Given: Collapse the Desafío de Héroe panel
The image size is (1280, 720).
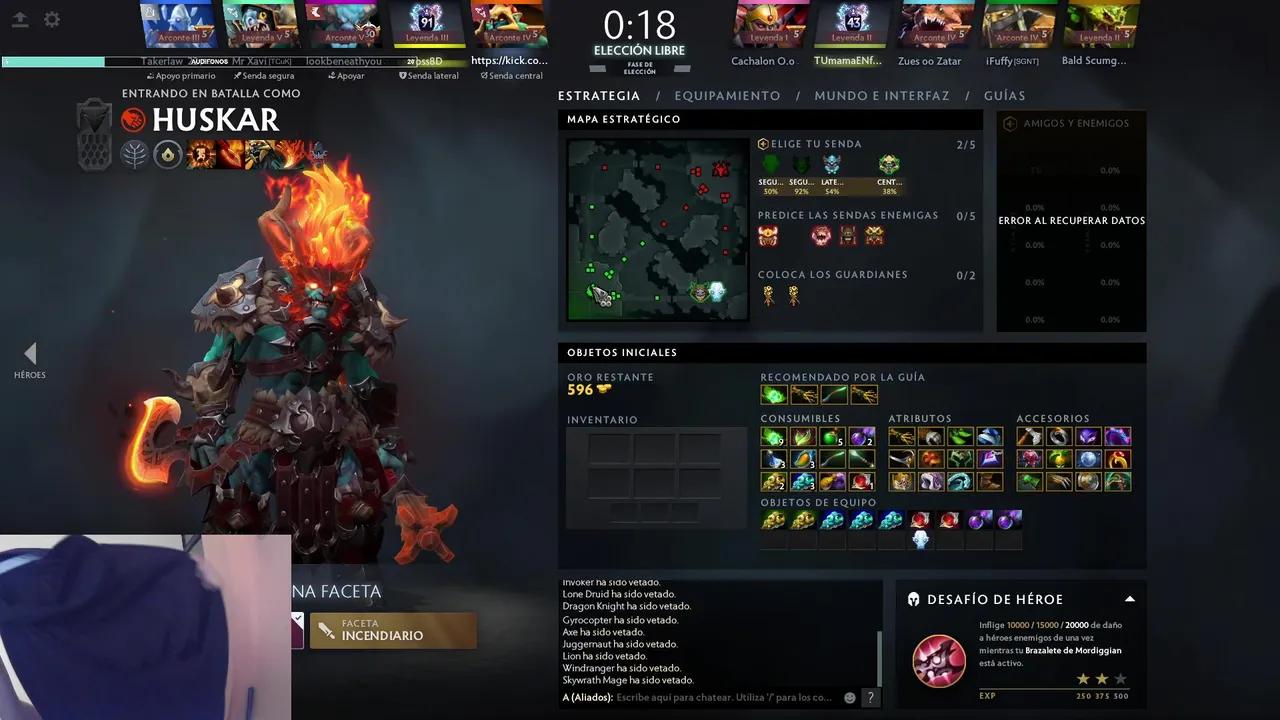Looking at the screenshot, I should (x=1128, y=598).
